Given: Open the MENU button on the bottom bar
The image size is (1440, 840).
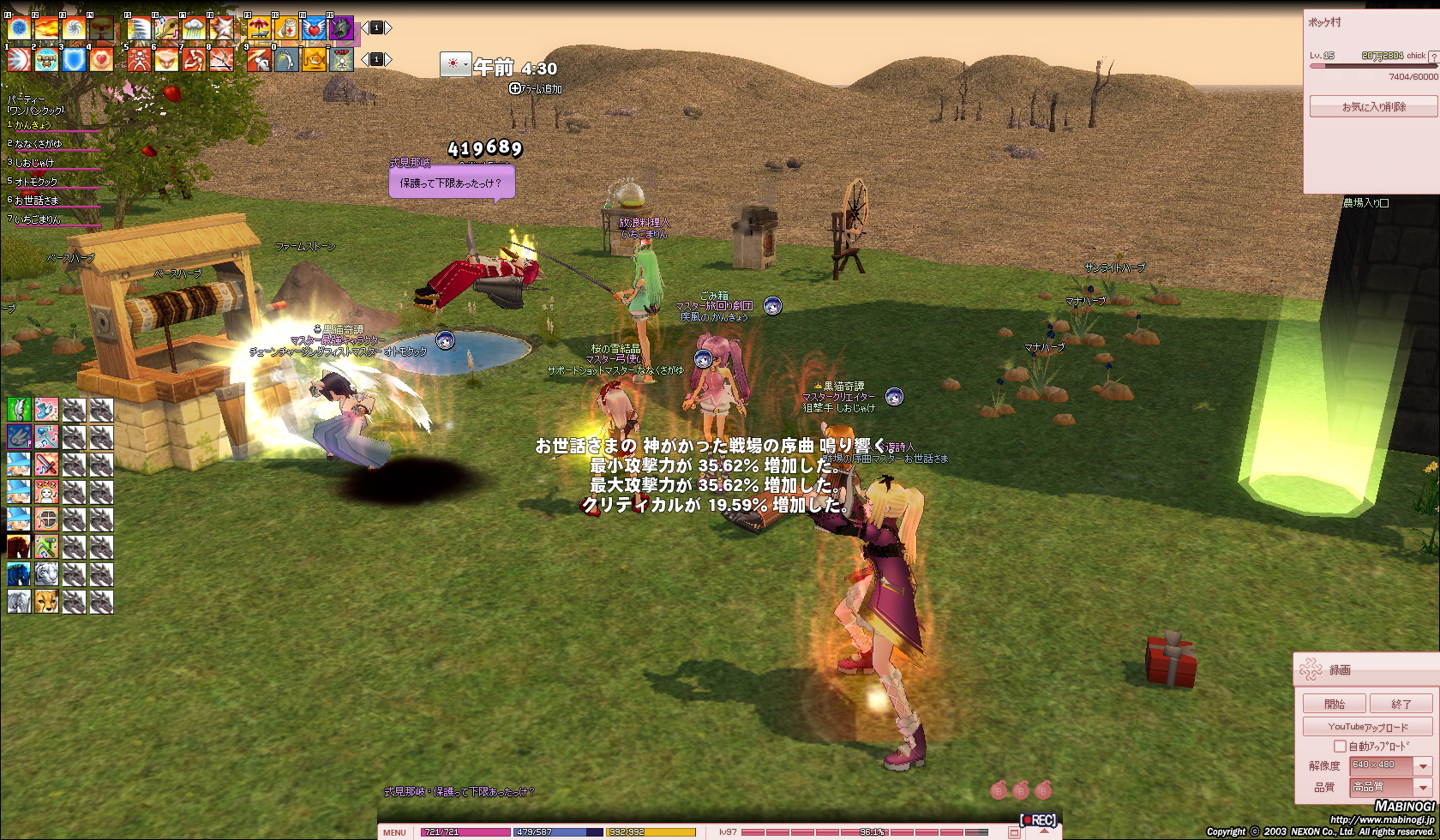Looking at the screenshot, I should coord(395,832).
